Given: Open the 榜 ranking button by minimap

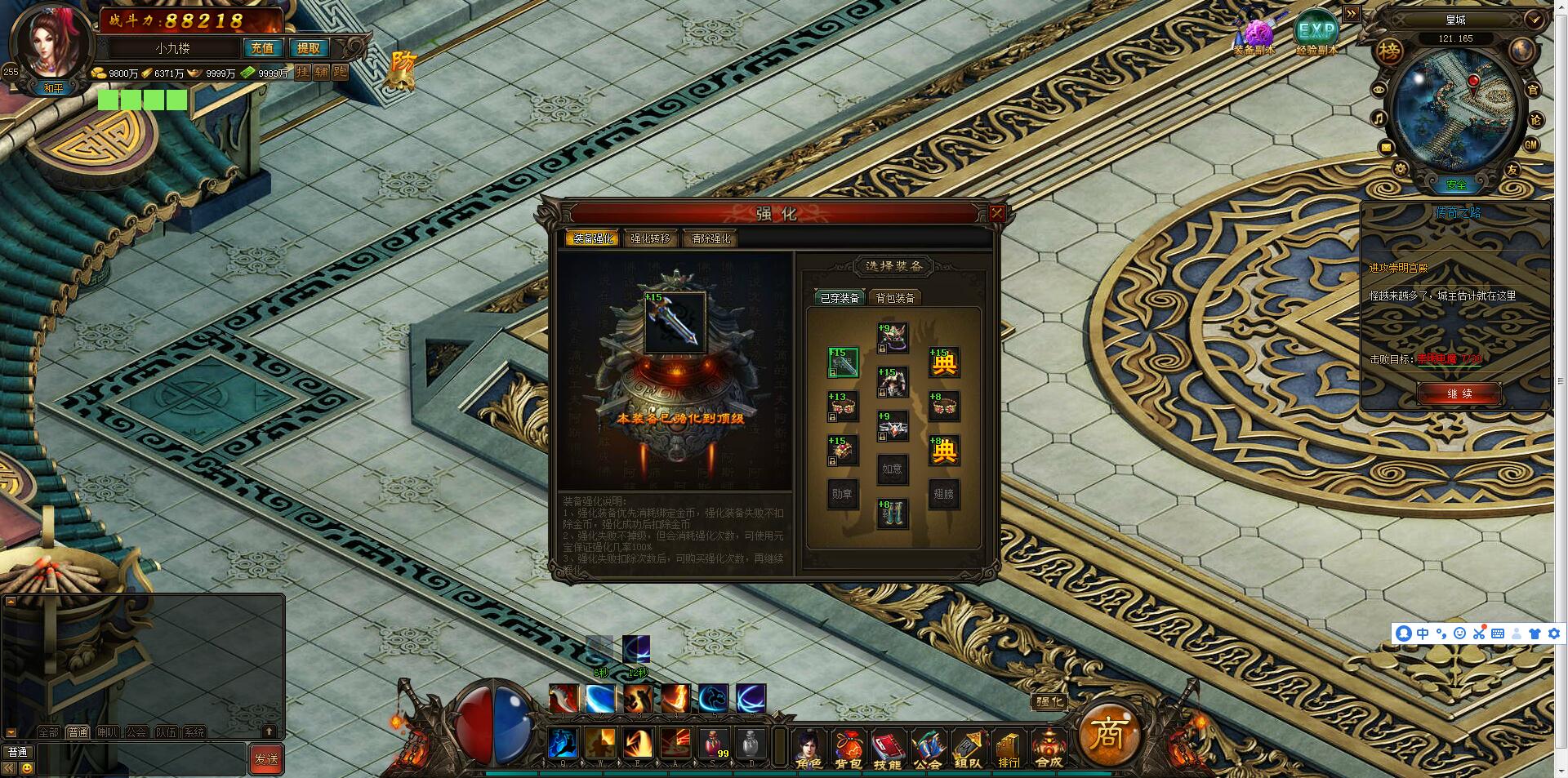Looking at the screenshot, I should click(1388, 52).
